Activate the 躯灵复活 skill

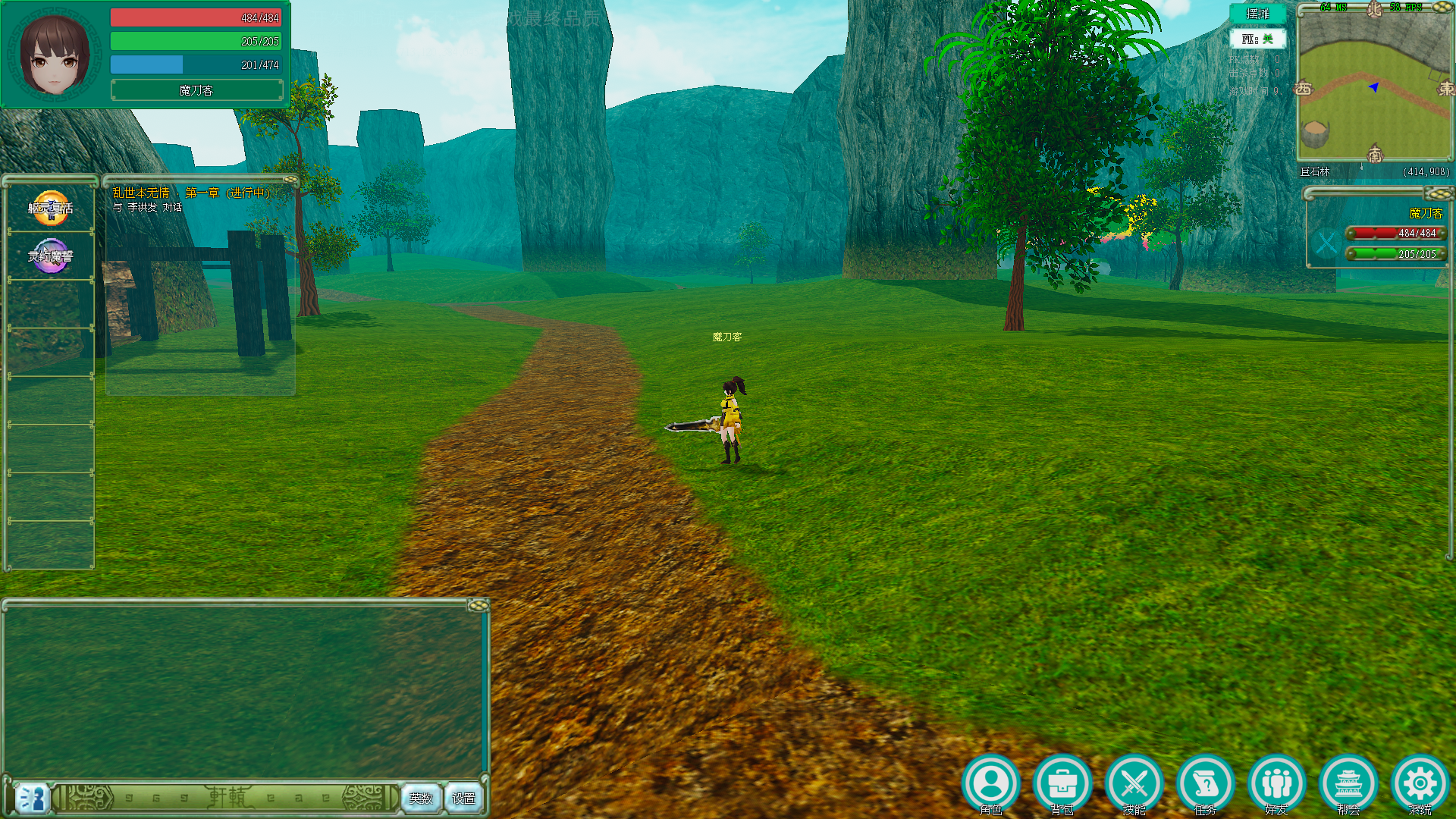(x=51, y=208)
